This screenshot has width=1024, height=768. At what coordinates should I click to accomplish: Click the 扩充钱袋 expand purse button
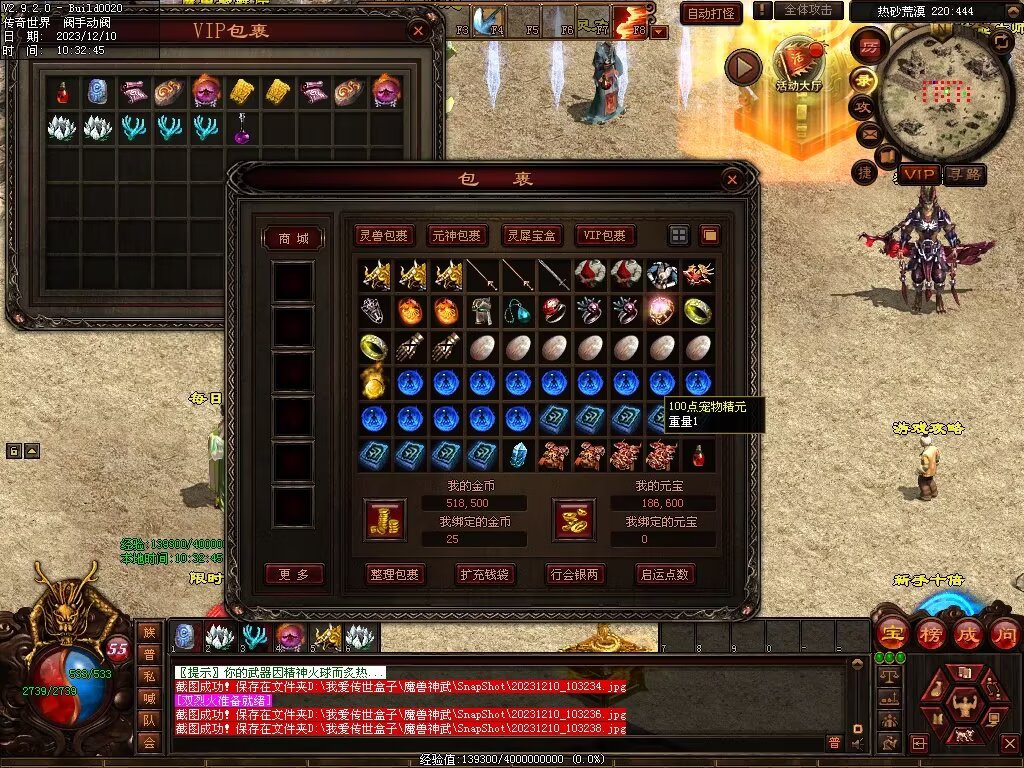click(485, 574)
